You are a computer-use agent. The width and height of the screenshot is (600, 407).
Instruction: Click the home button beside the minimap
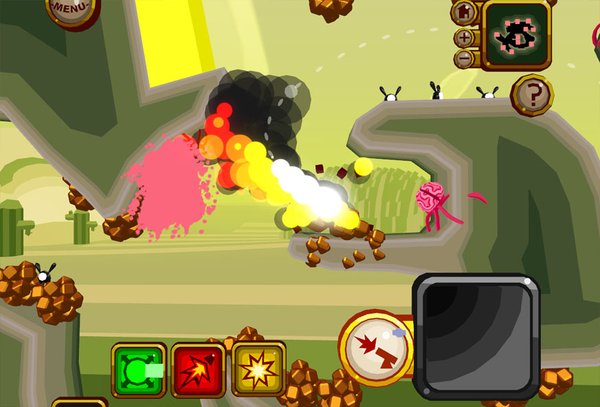(x=464, y=13)
